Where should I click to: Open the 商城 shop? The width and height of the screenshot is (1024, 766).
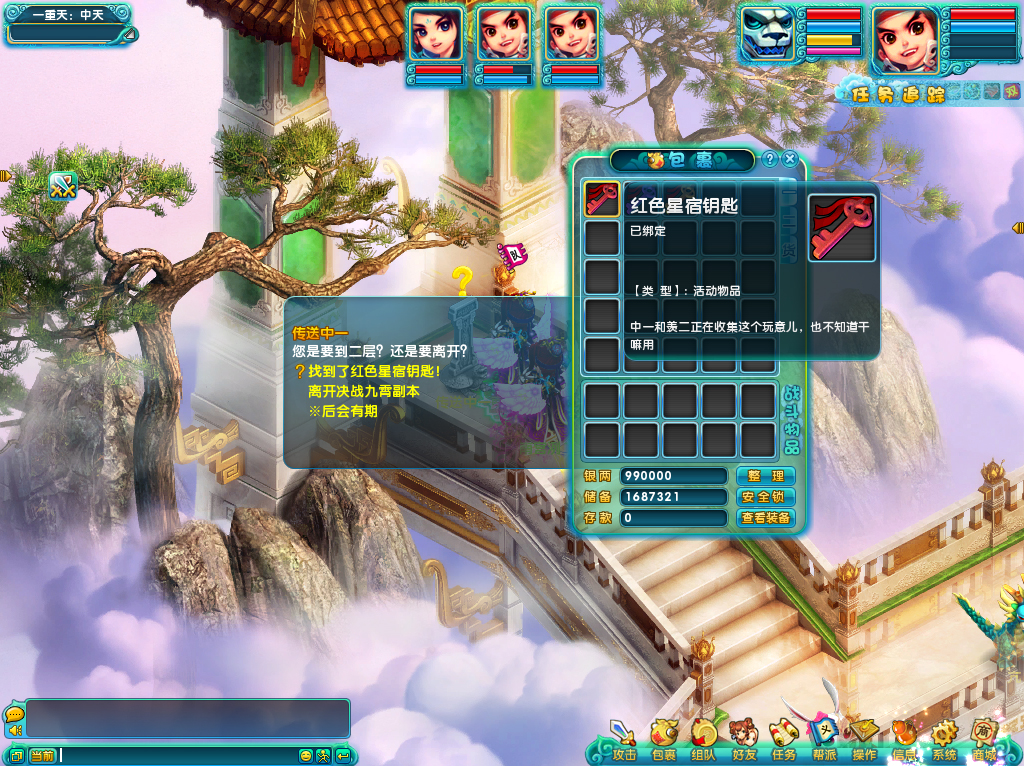(x=984, y=739)
